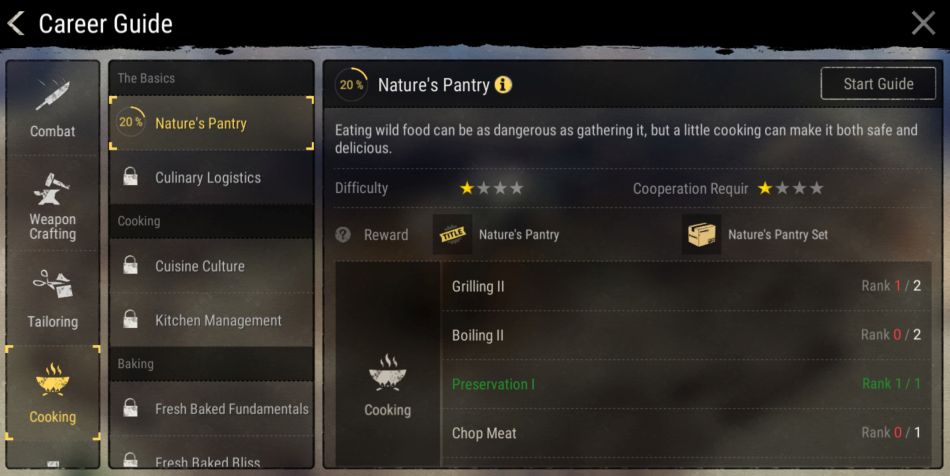Choose the Cooking career tab

53,393
